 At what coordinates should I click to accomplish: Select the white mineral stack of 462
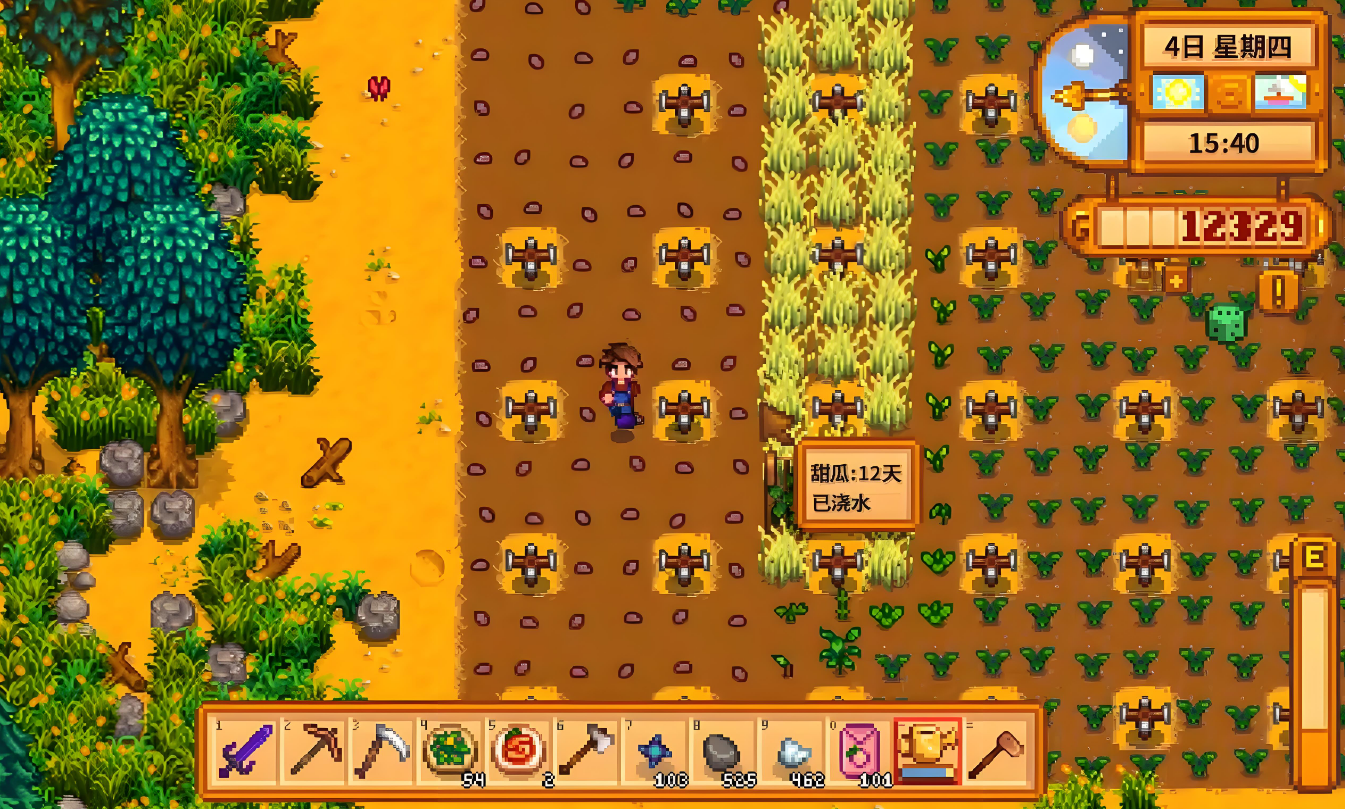(790, 751)
